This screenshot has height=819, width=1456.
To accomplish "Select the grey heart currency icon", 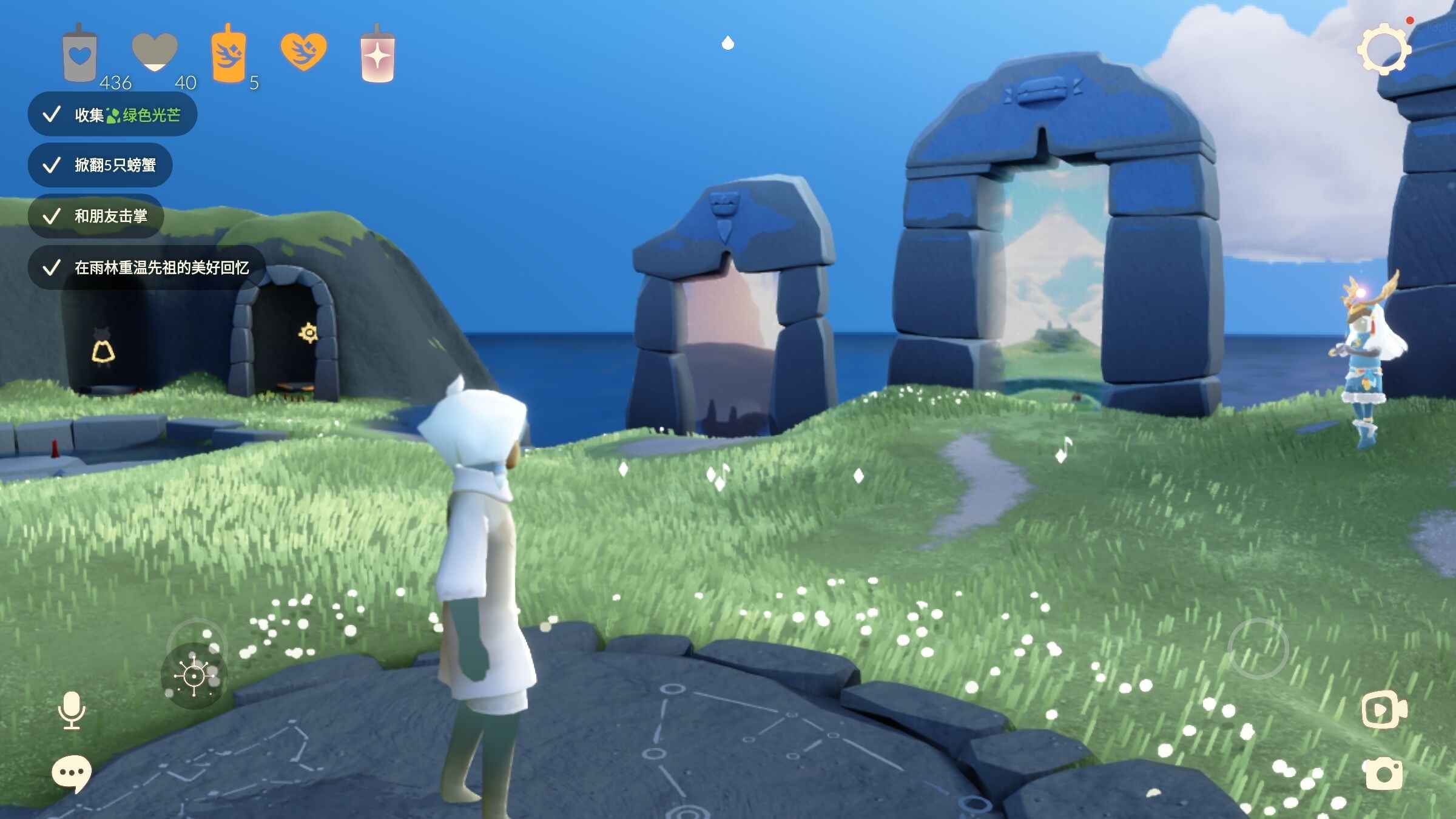I will click(x=155, y=52).
